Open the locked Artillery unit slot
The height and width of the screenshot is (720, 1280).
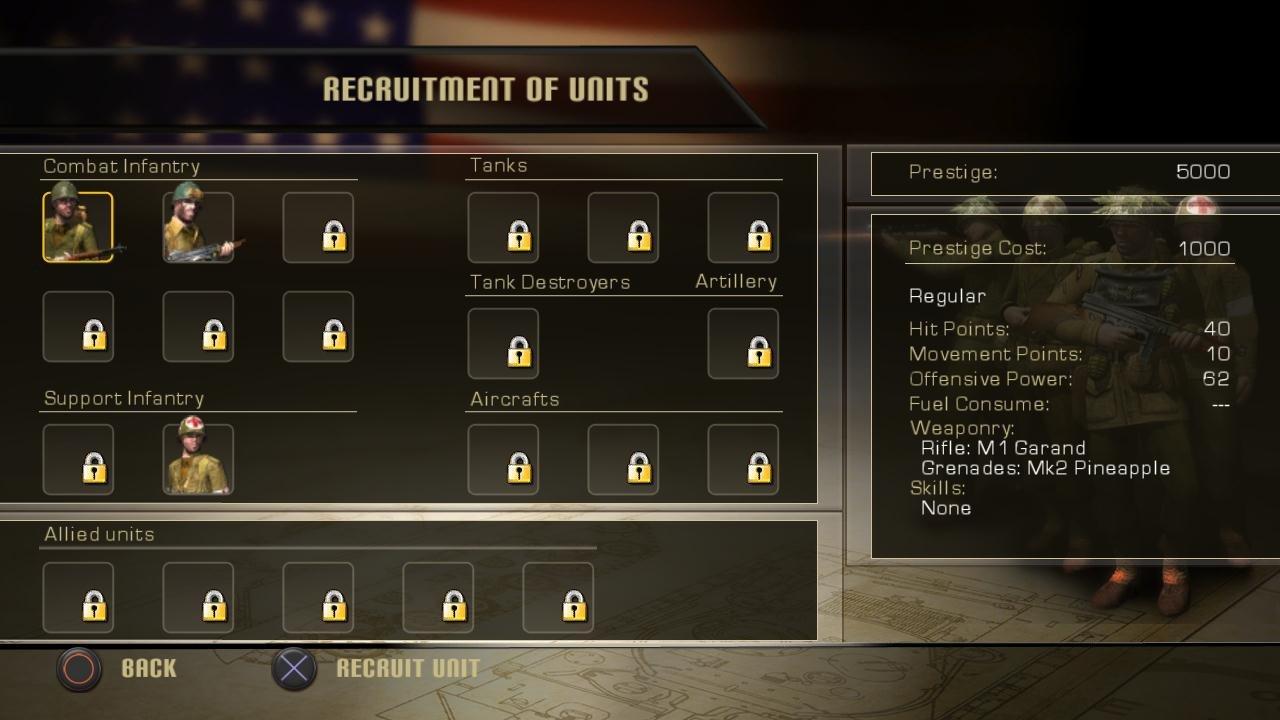[x=743, y=343]
